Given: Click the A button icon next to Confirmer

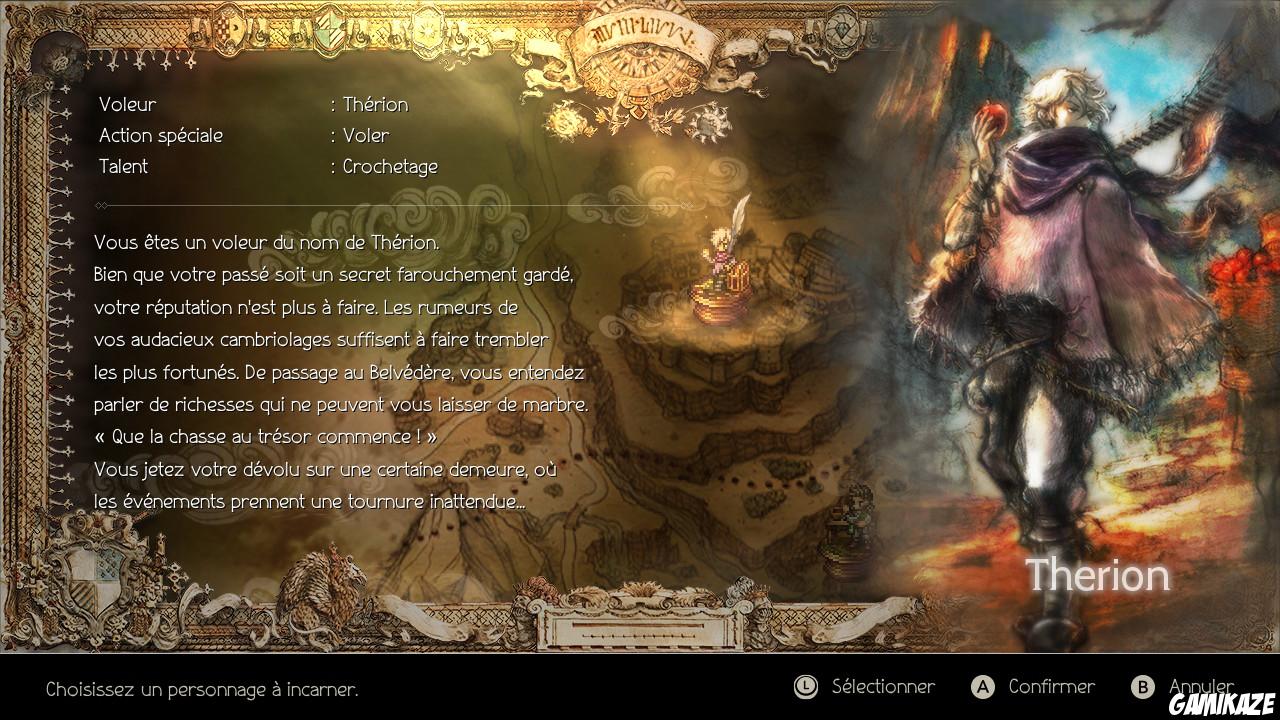Looking at the screenshot, I should point(983,686).
